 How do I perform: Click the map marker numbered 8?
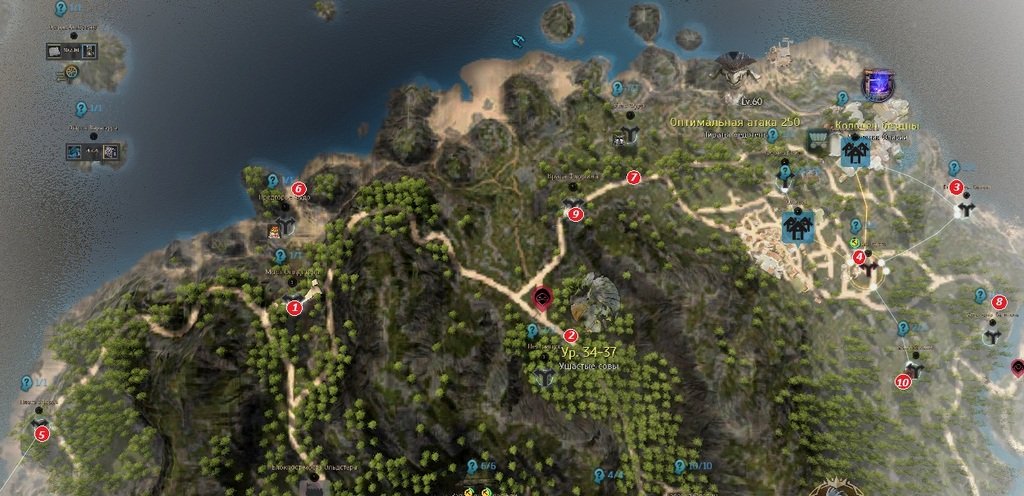(x=998, y=302)
